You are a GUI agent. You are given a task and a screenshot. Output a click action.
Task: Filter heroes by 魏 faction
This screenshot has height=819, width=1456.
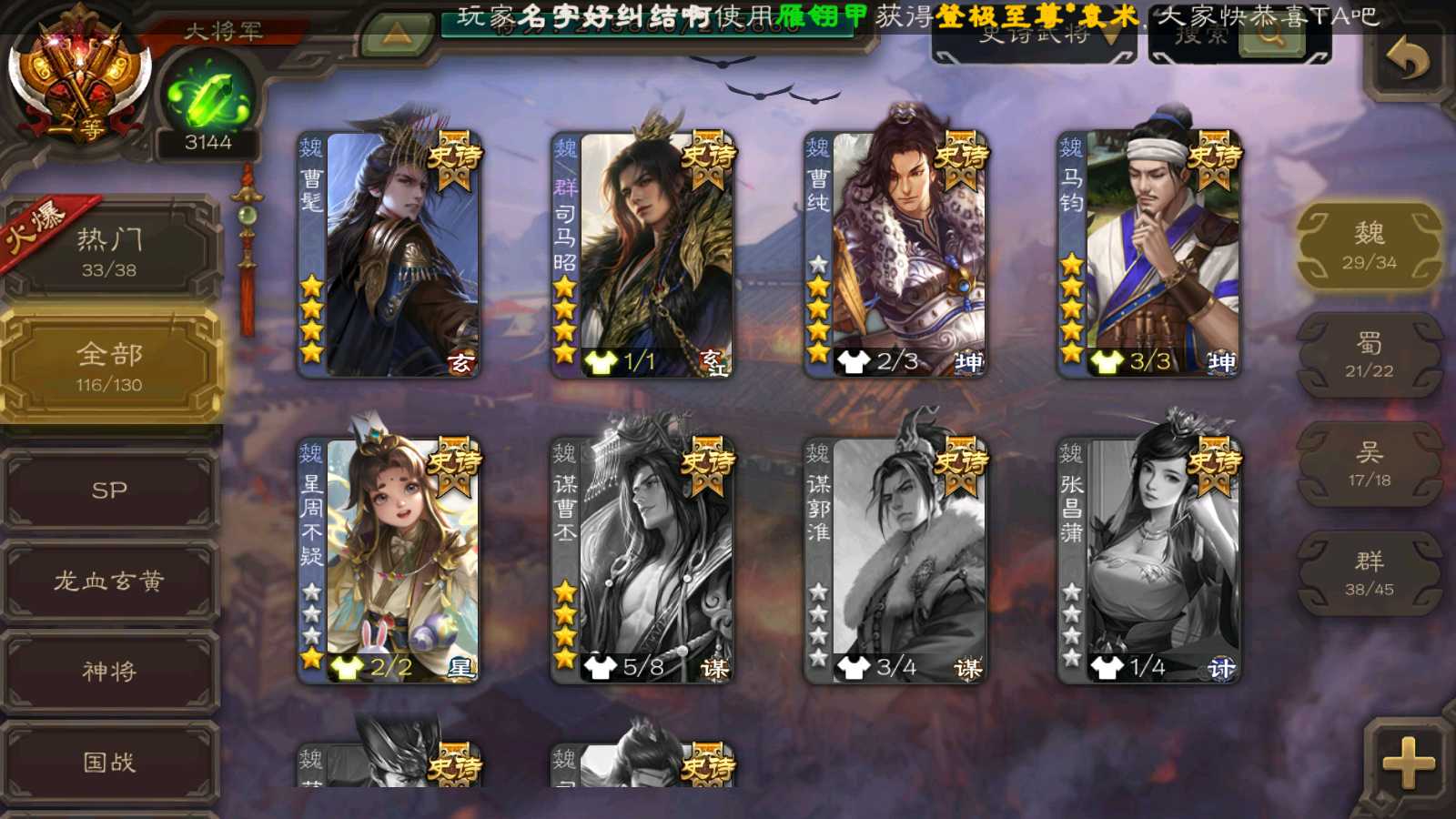[1369, 246]
